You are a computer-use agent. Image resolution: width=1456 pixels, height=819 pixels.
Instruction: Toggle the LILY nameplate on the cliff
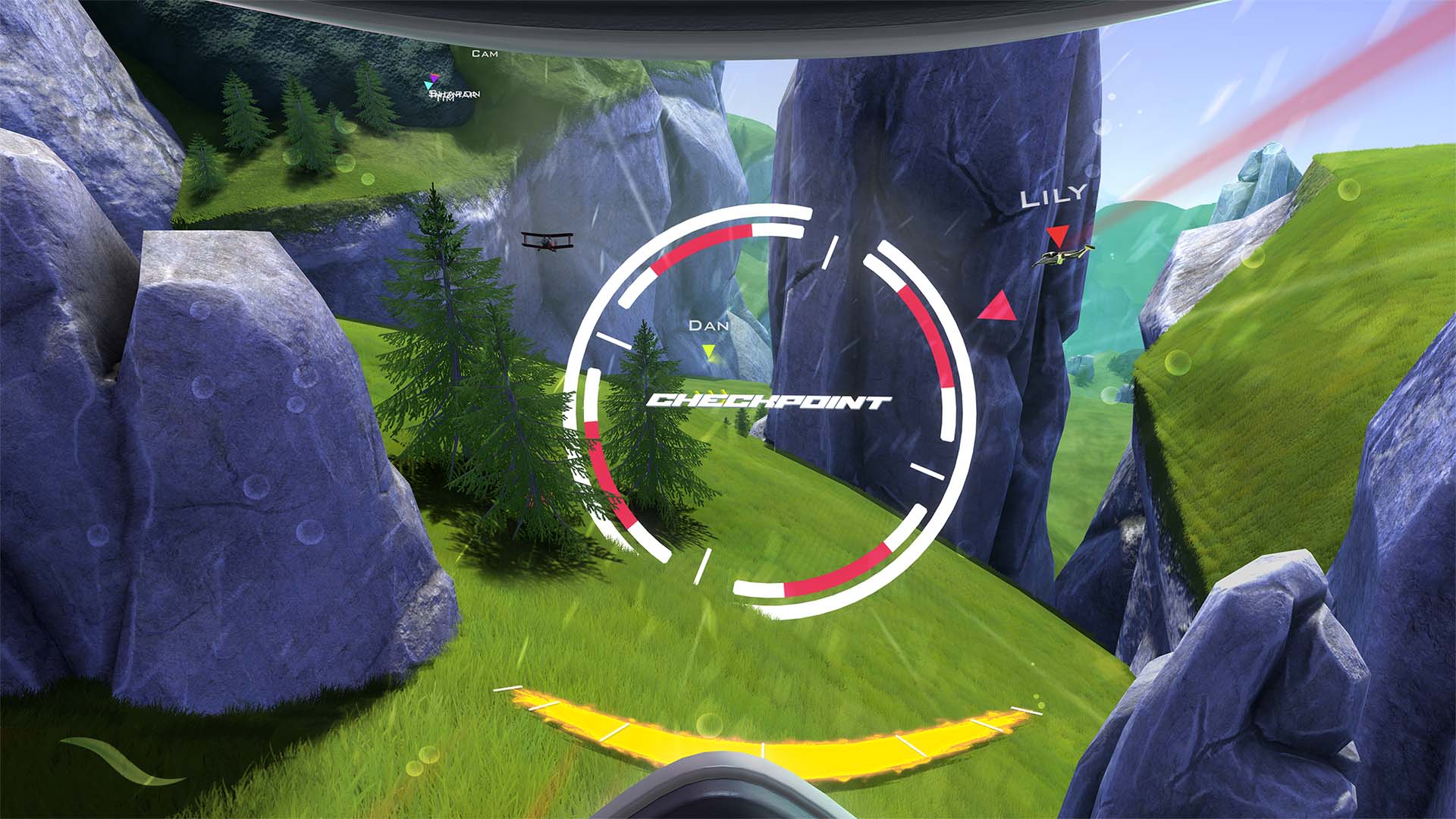[x=1053, y=196]
